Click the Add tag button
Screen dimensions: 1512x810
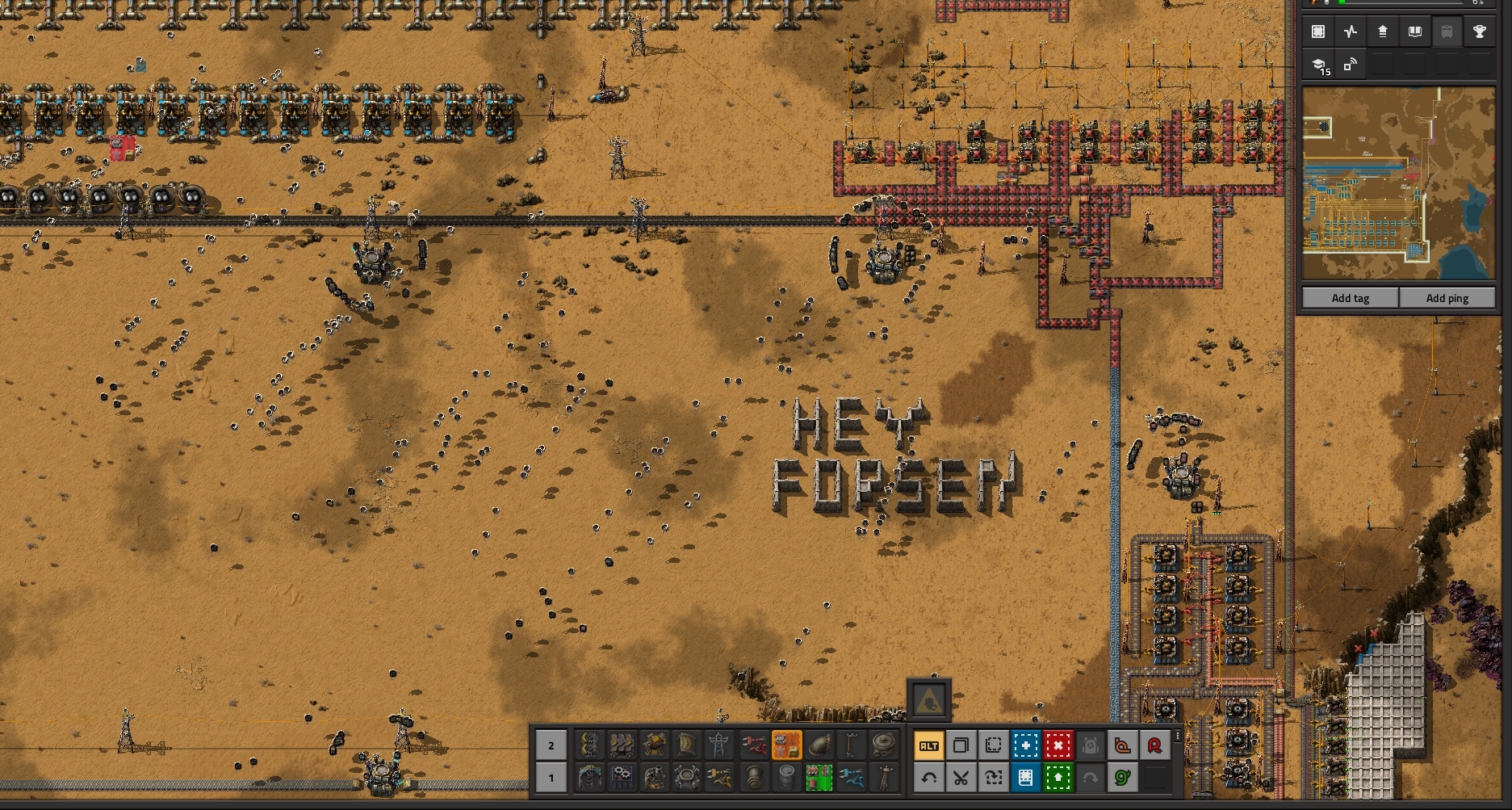click(1350, 298)
